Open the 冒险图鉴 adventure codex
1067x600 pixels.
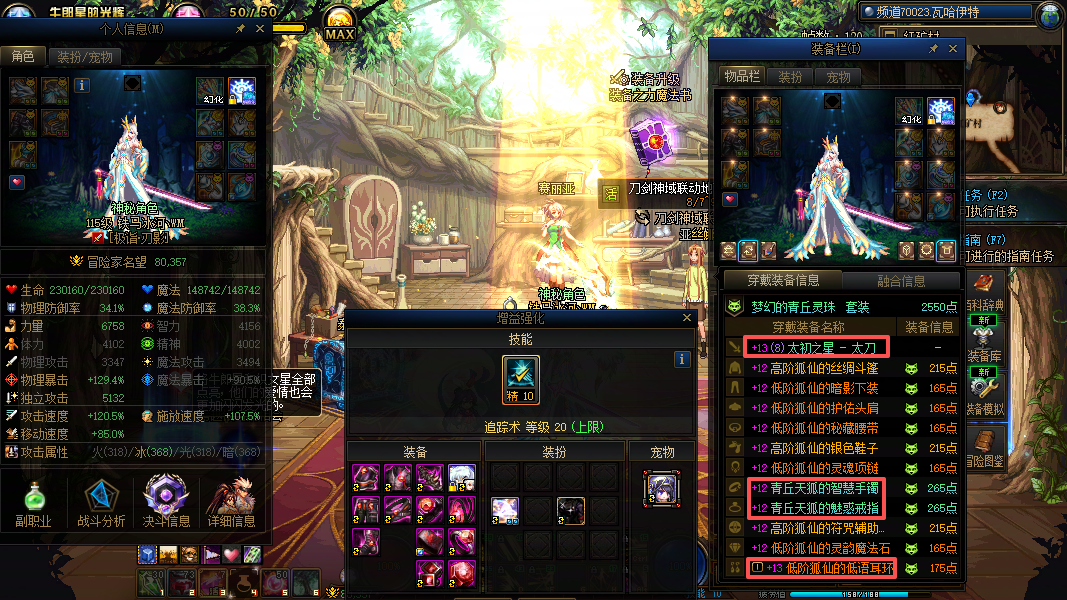click(x=985, y=446)
